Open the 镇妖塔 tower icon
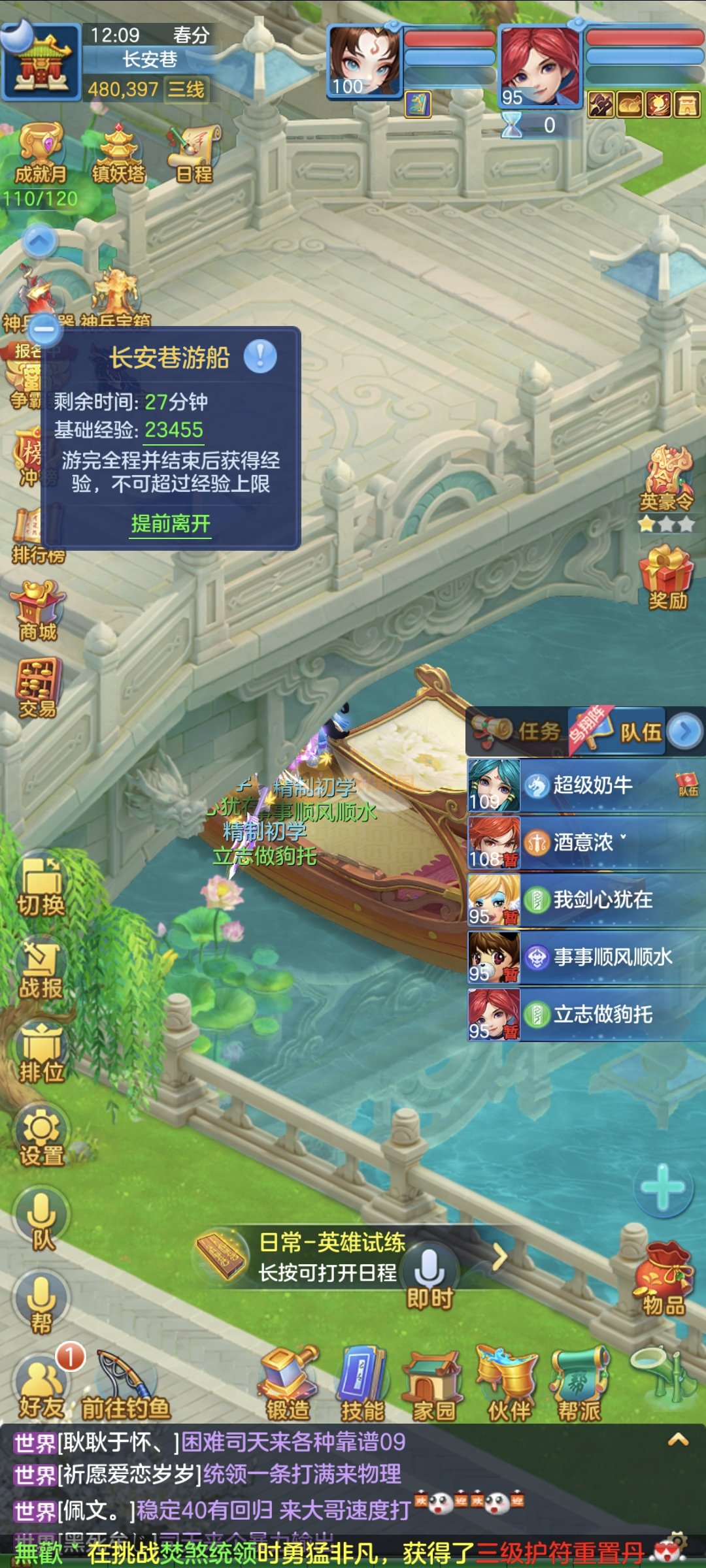Image resolution: width=706 pixels, height=1568 pixels. (x=118, y=153)
